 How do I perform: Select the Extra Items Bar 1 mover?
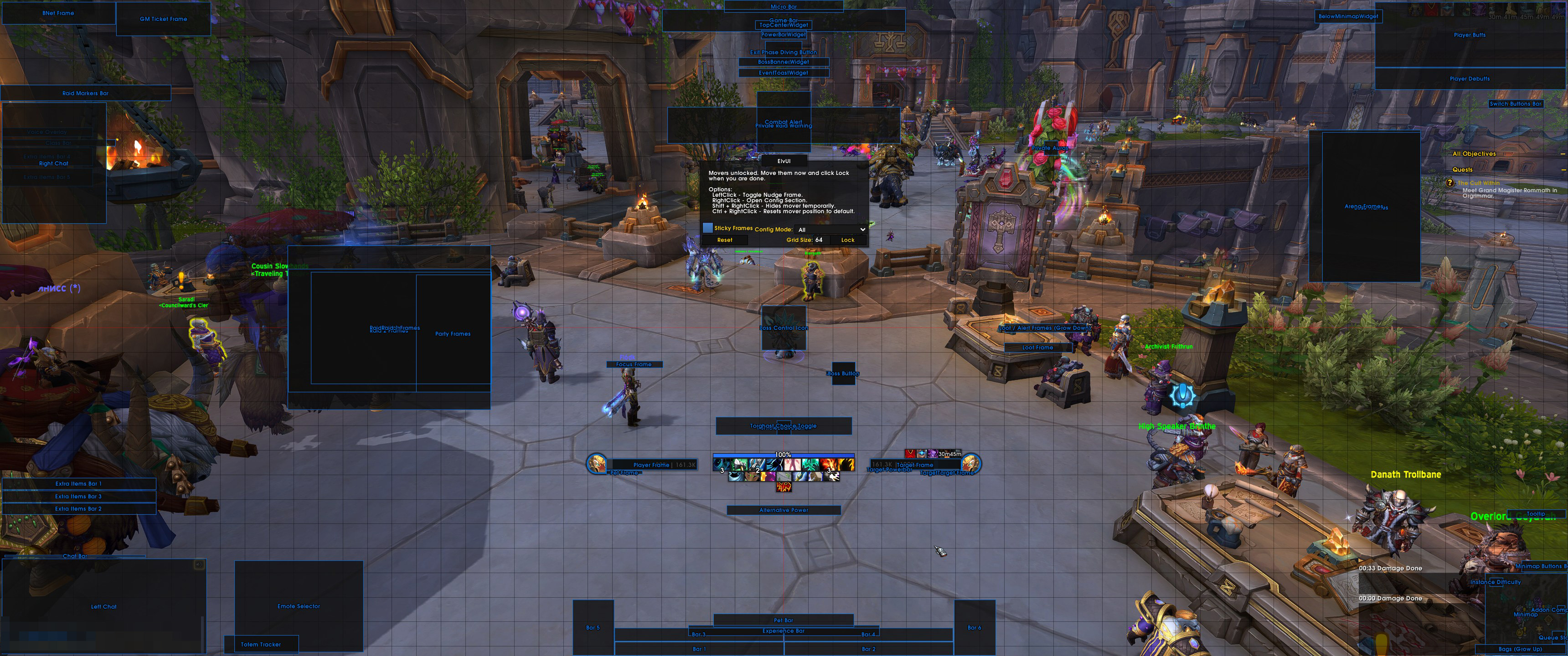[78, 484]
